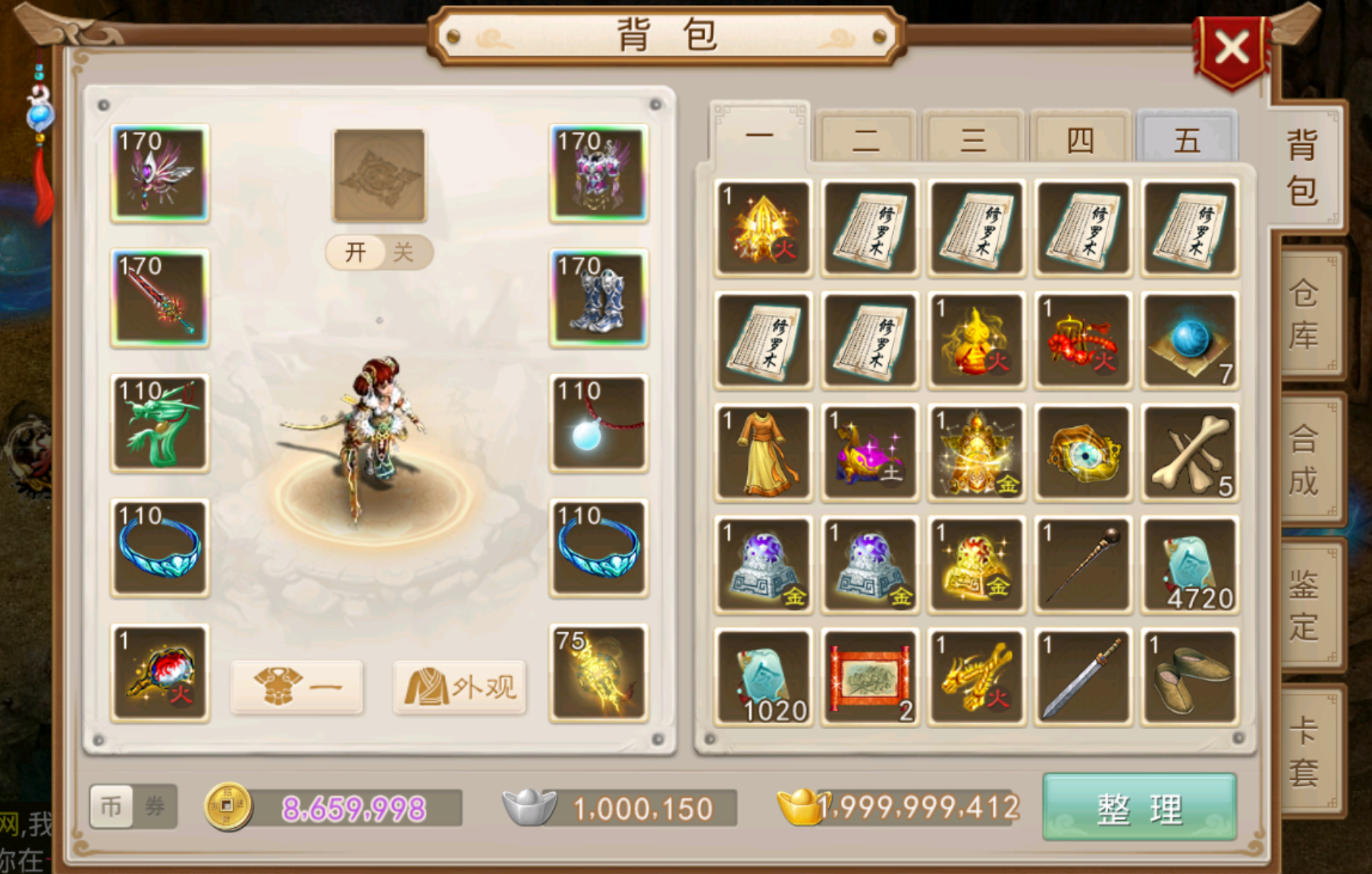Choose the blue orb item stack
This screenshot has width=1372, height=874.
point(1189,341)
